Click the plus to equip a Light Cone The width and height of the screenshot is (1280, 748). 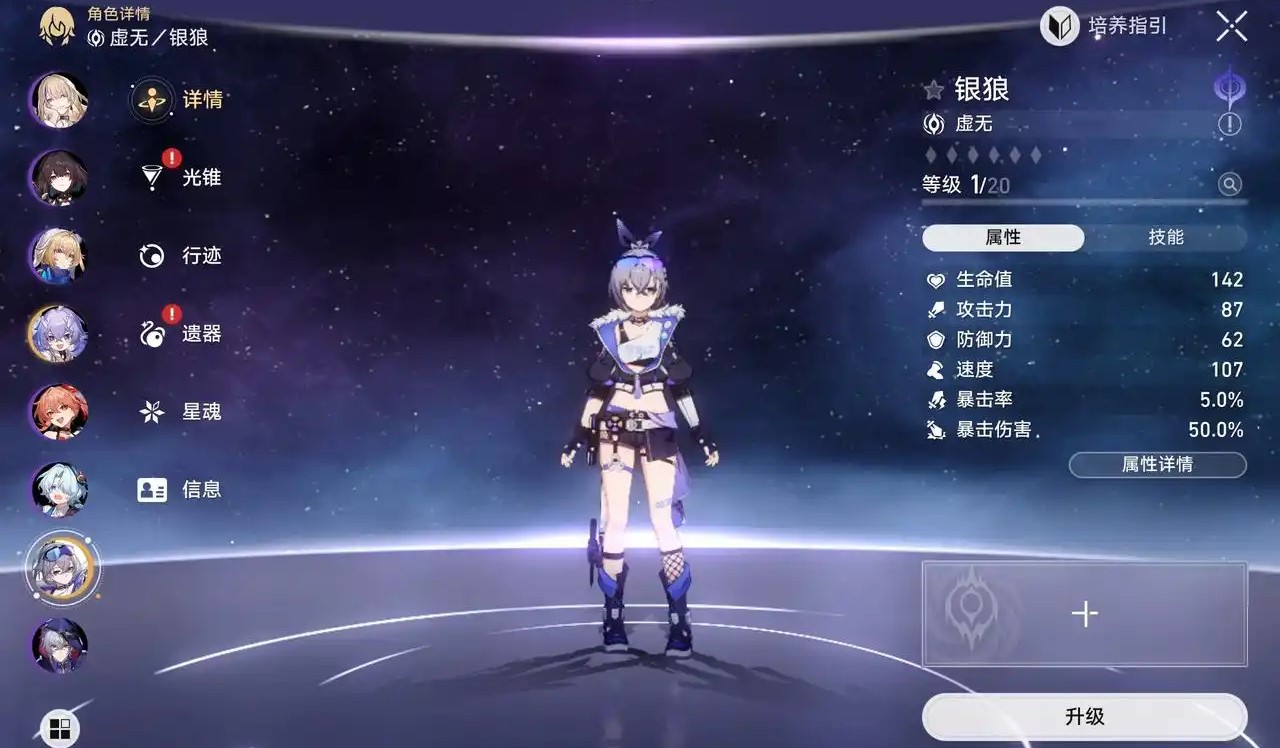click(x=1084, y=614)
